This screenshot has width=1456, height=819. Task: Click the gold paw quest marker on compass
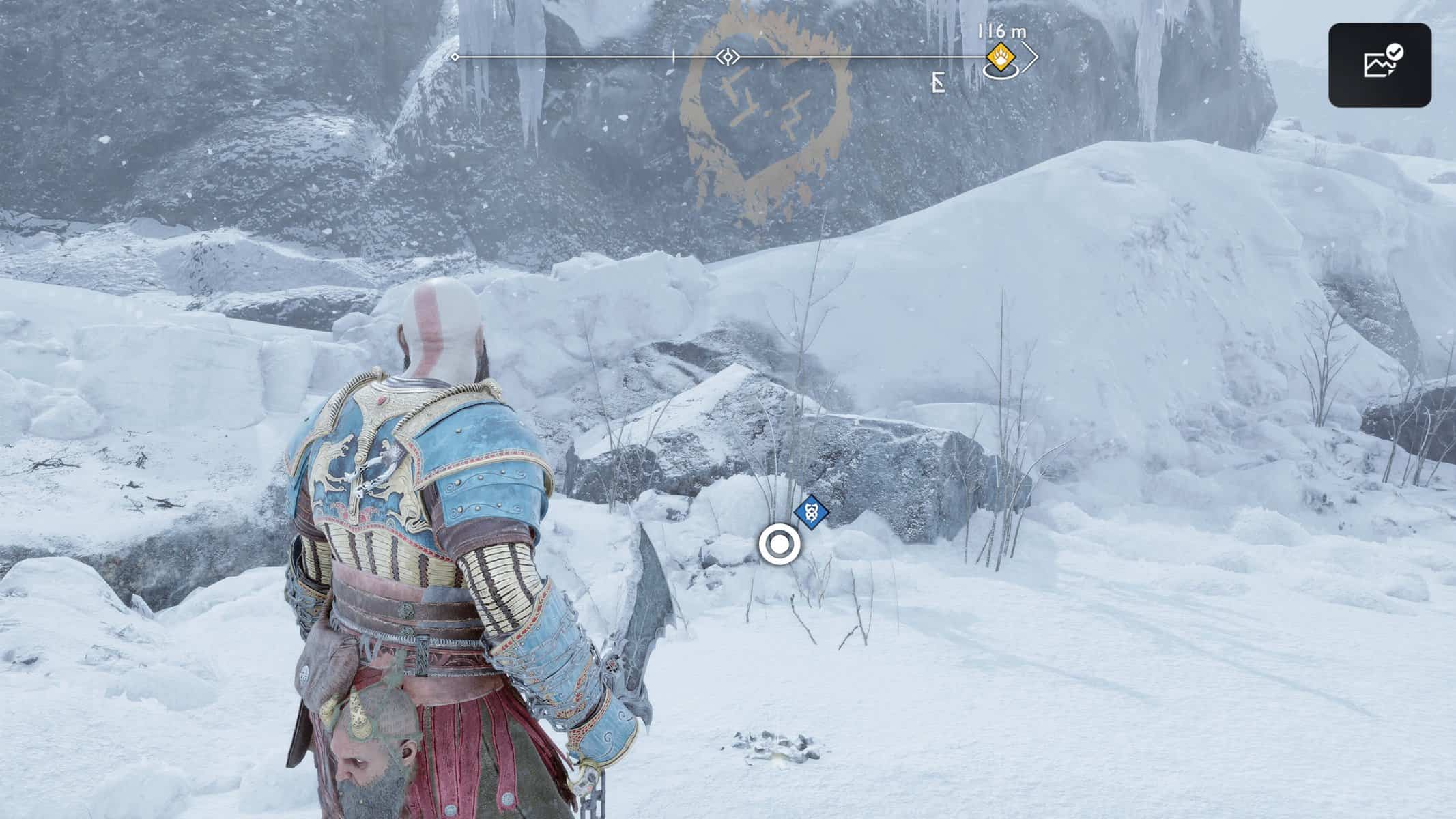[x=1001, y=55]
